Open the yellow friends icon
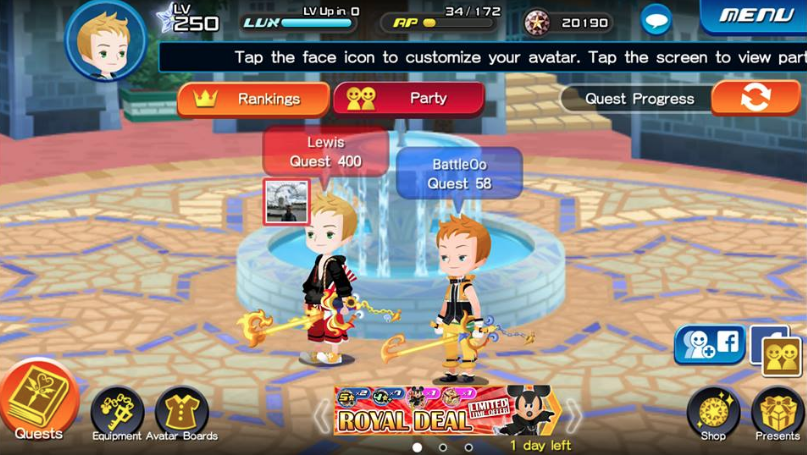 click(x=781, y=355)
